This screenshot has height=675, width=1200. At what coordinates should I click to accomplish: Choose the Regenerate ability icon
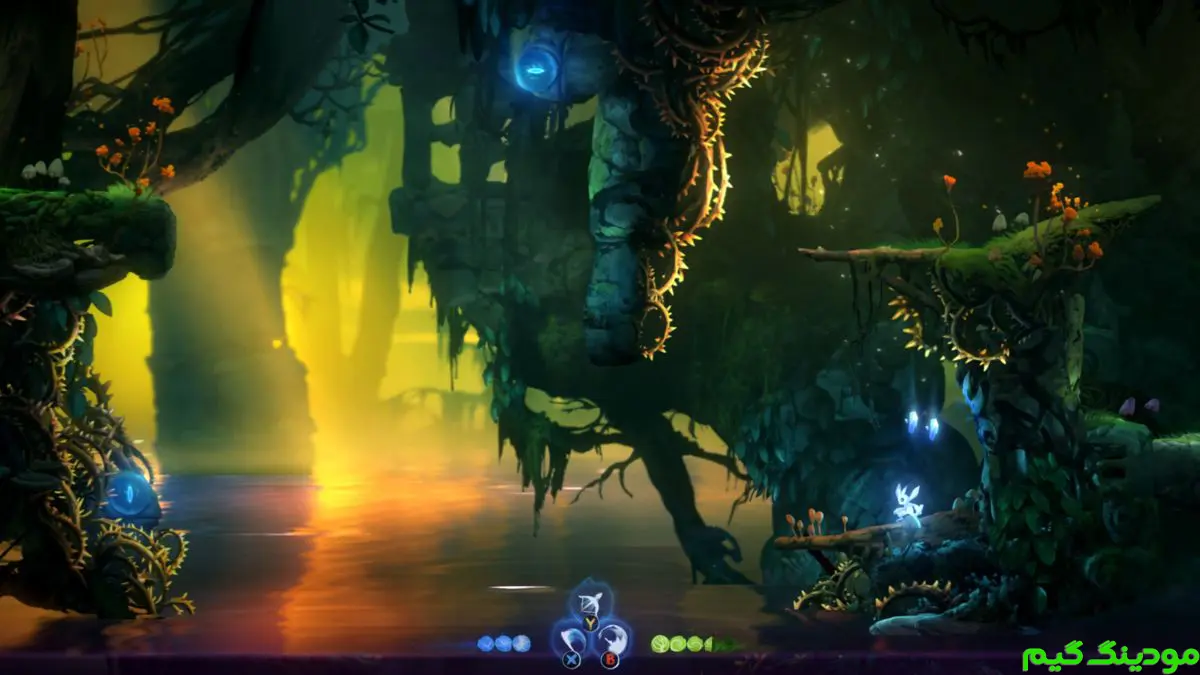pos(612,637)
